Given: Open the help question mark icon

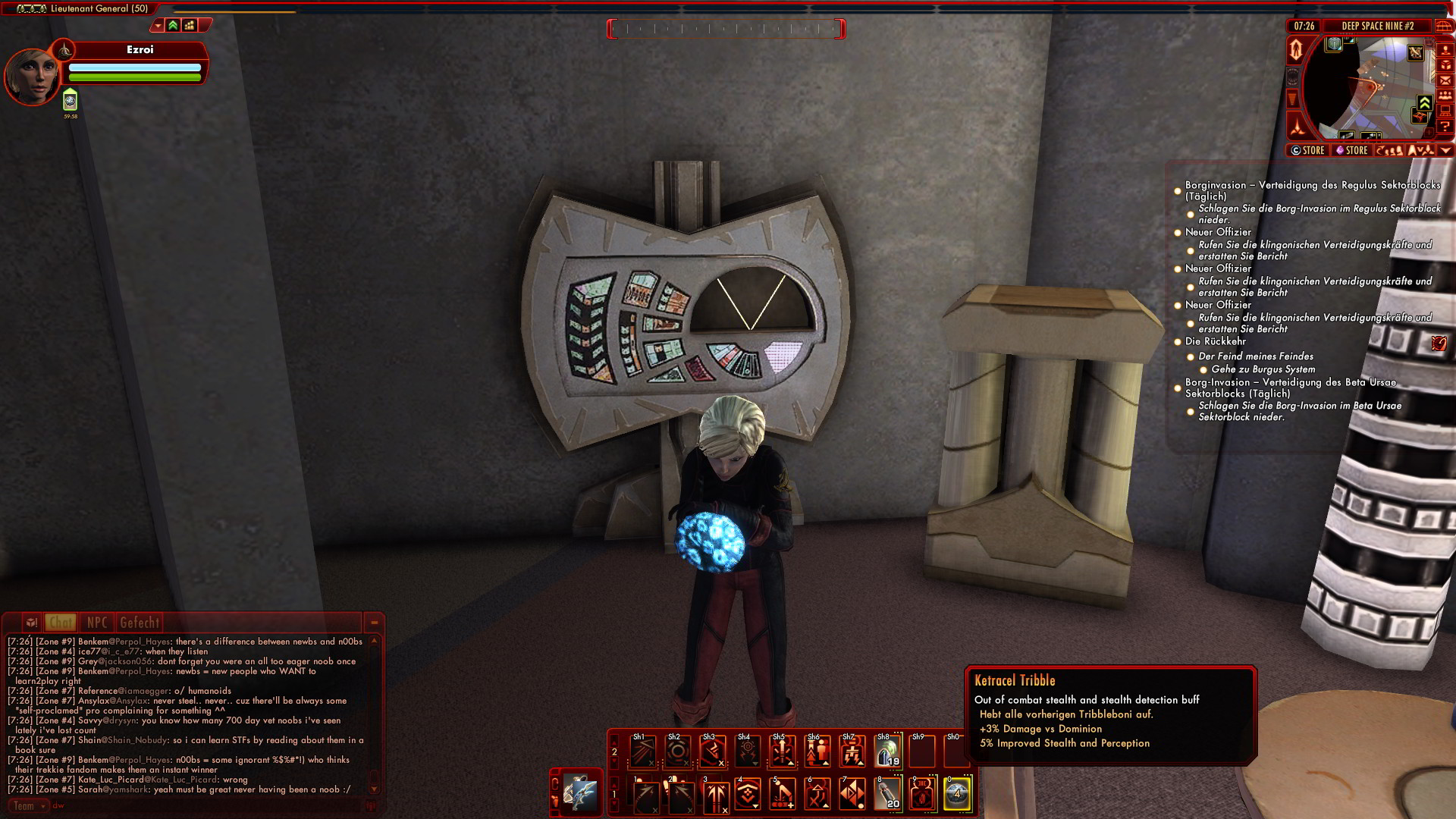Looking at the screenshot, I should coord(1445,126).
